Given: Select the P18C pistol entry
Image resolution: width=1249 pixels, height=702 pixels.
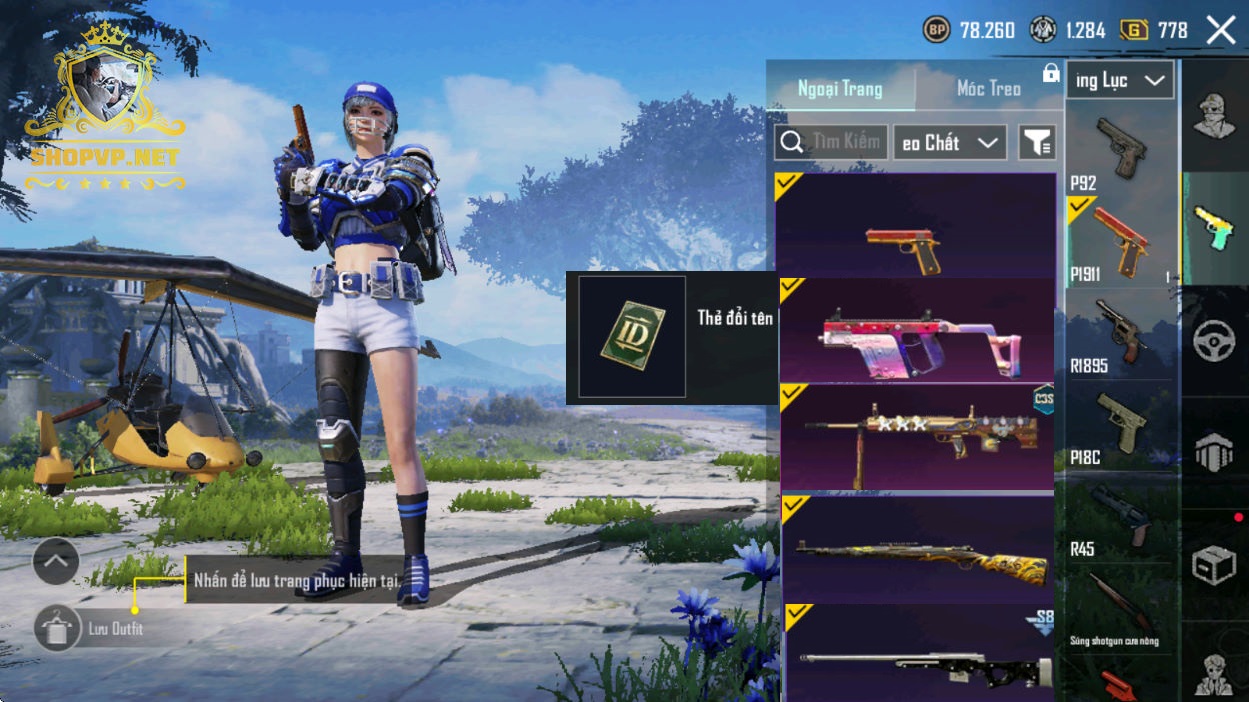Looking at the screenshot, I should point(1119,425).
